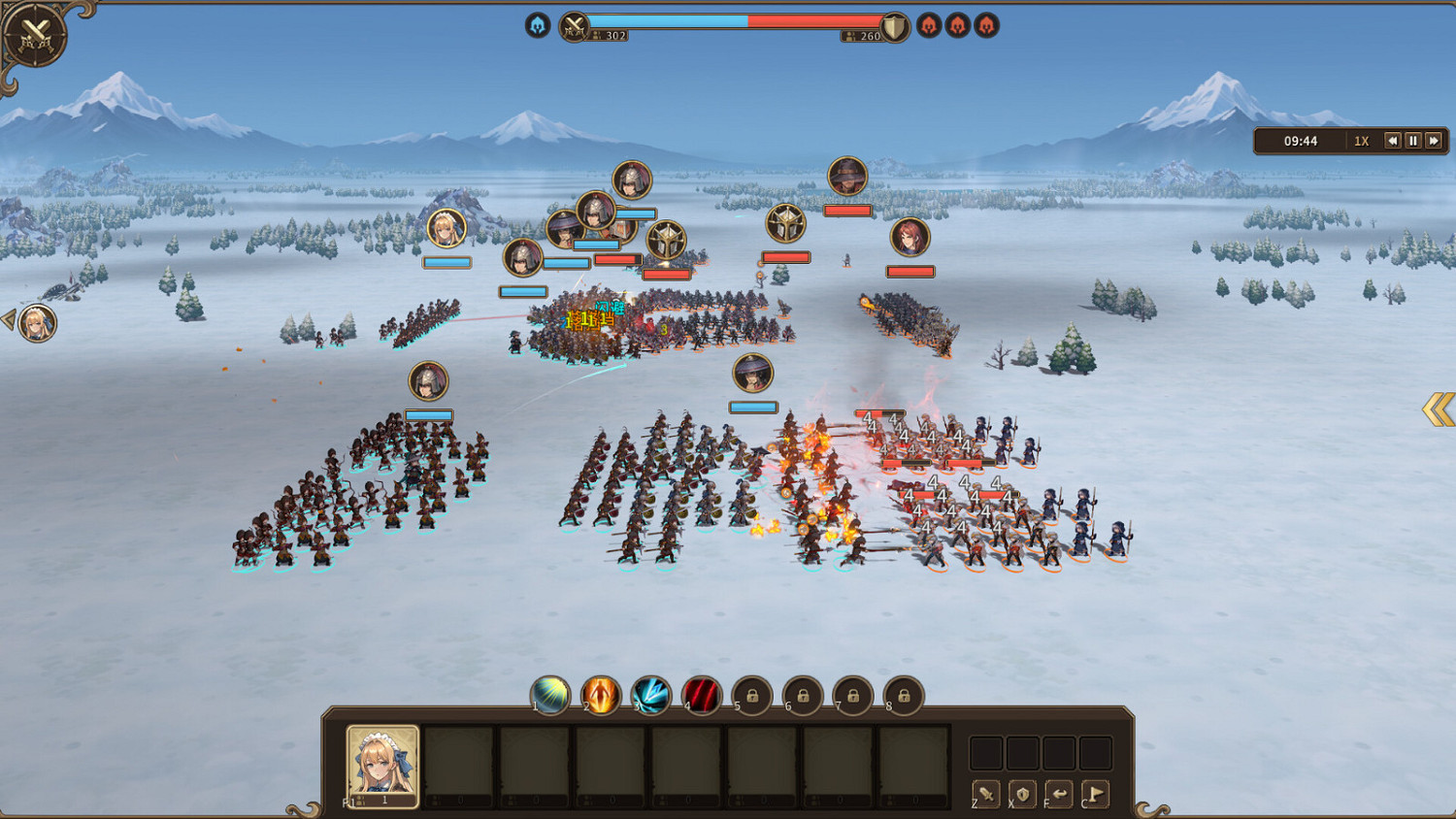Slow down the battle speed
The width and height of the screenshot is (1456, 819).
coord(1392,141)
